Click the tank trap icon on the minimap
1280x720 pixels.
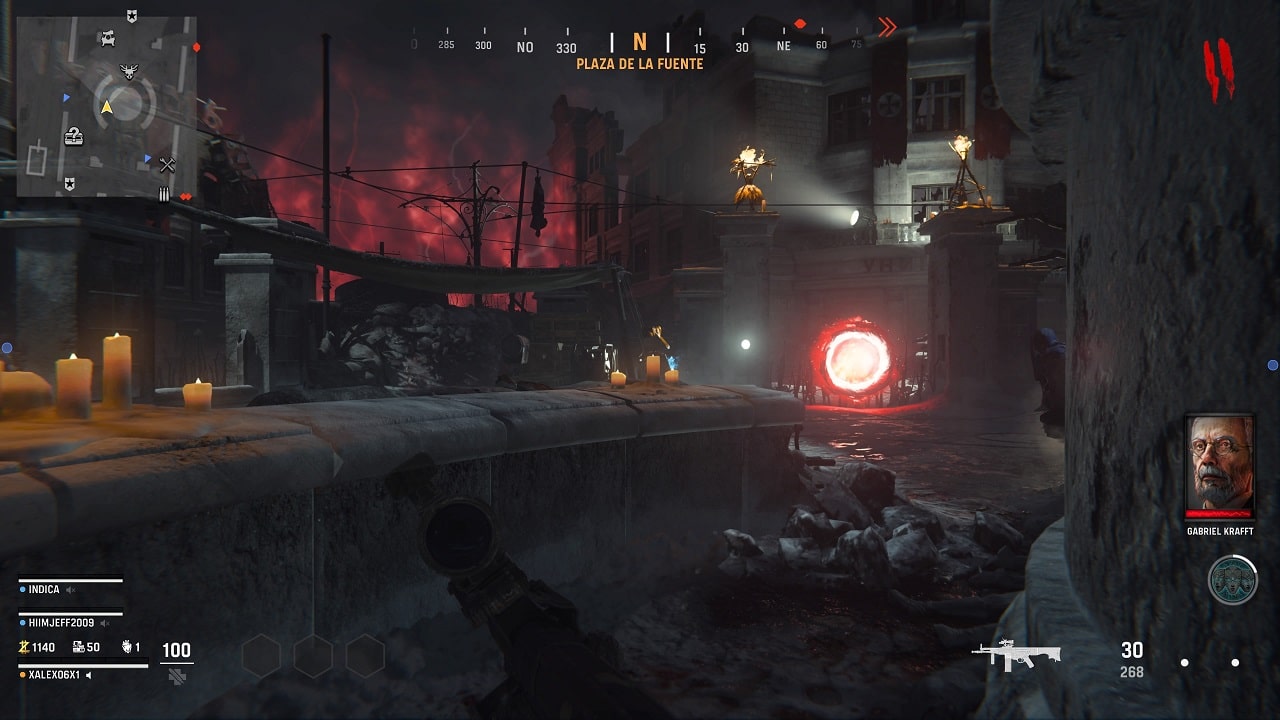click(x=108, y=38)
